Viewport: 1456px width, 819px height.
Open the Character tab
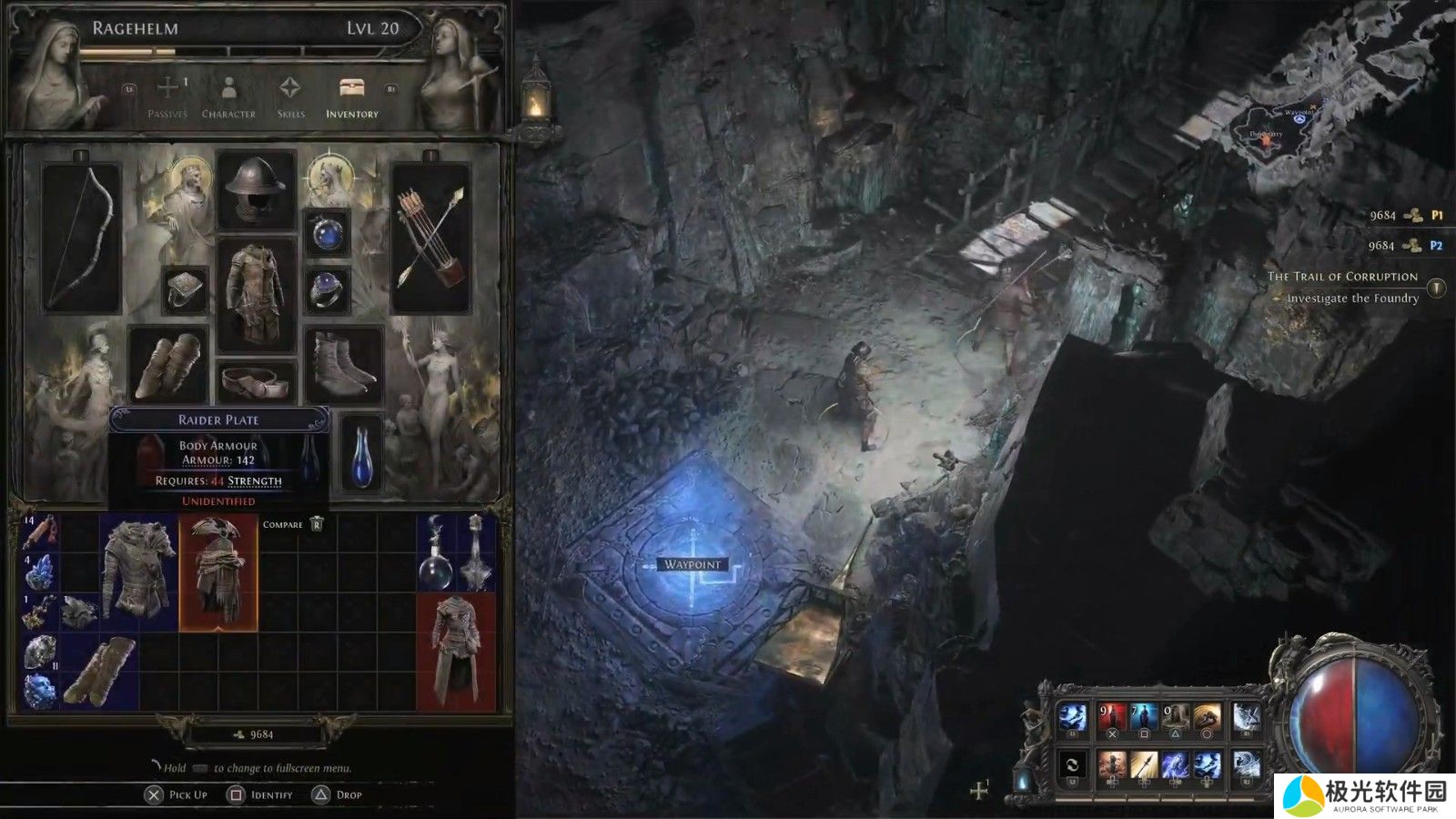(228, 96)
